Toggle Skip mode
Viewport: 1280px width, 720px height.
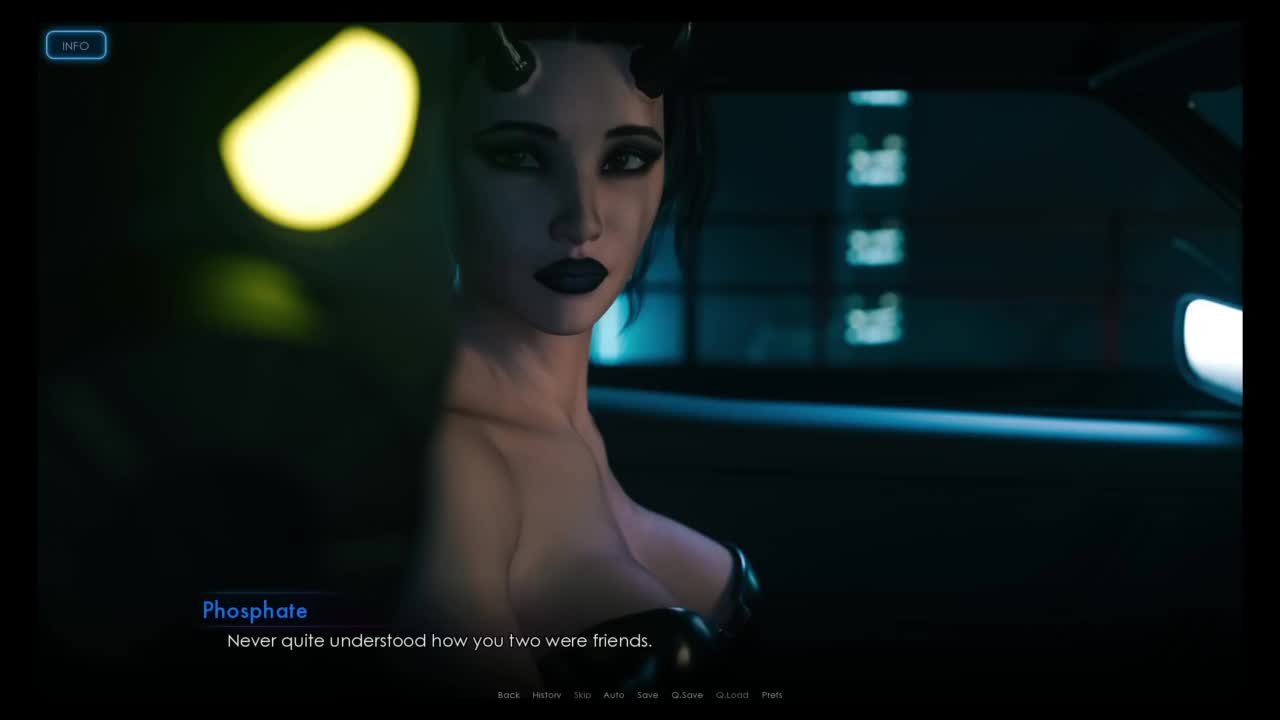coord(582,695)
